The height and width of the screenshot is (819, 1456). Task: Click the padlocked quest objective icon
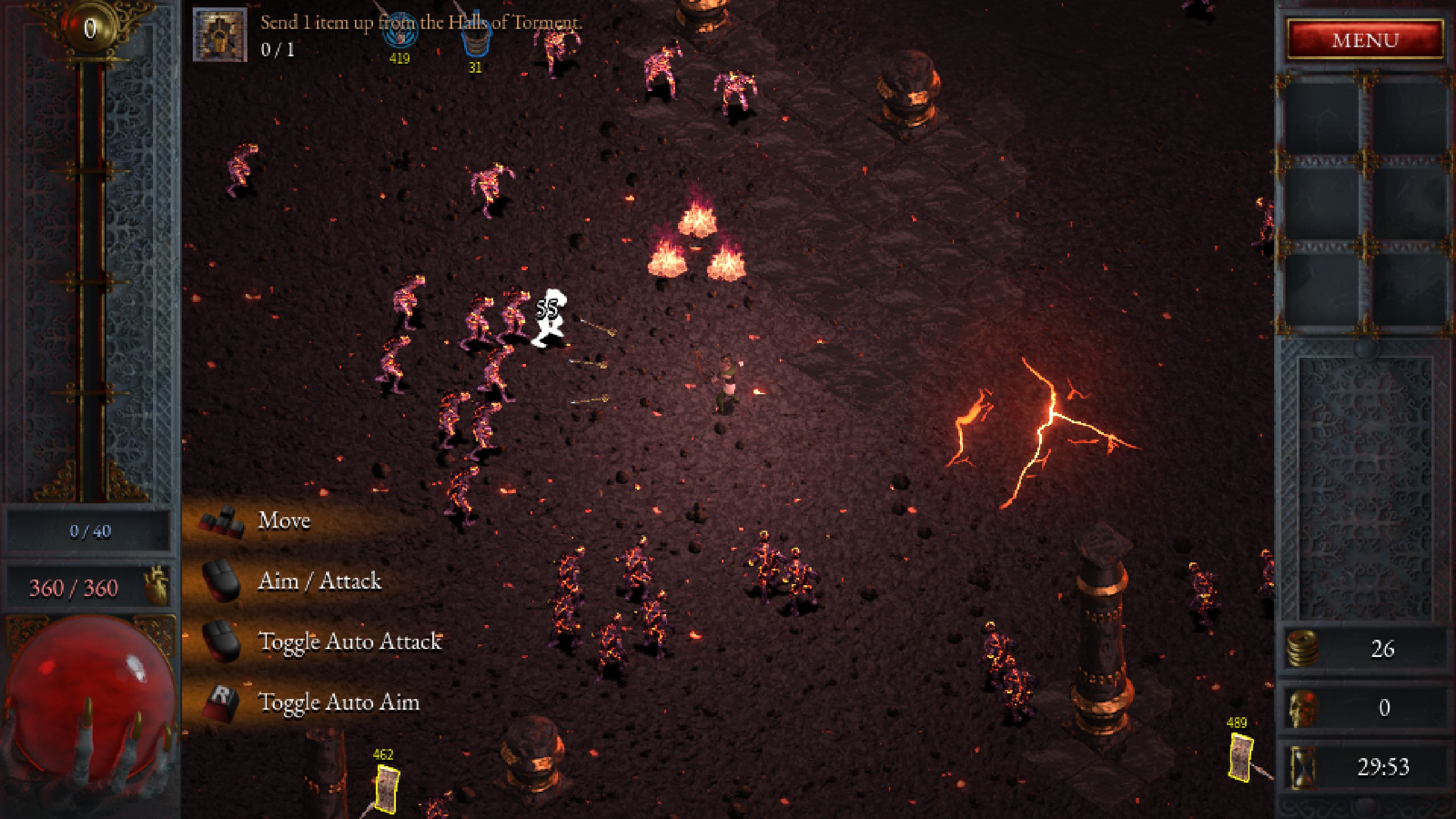[221, 35]
